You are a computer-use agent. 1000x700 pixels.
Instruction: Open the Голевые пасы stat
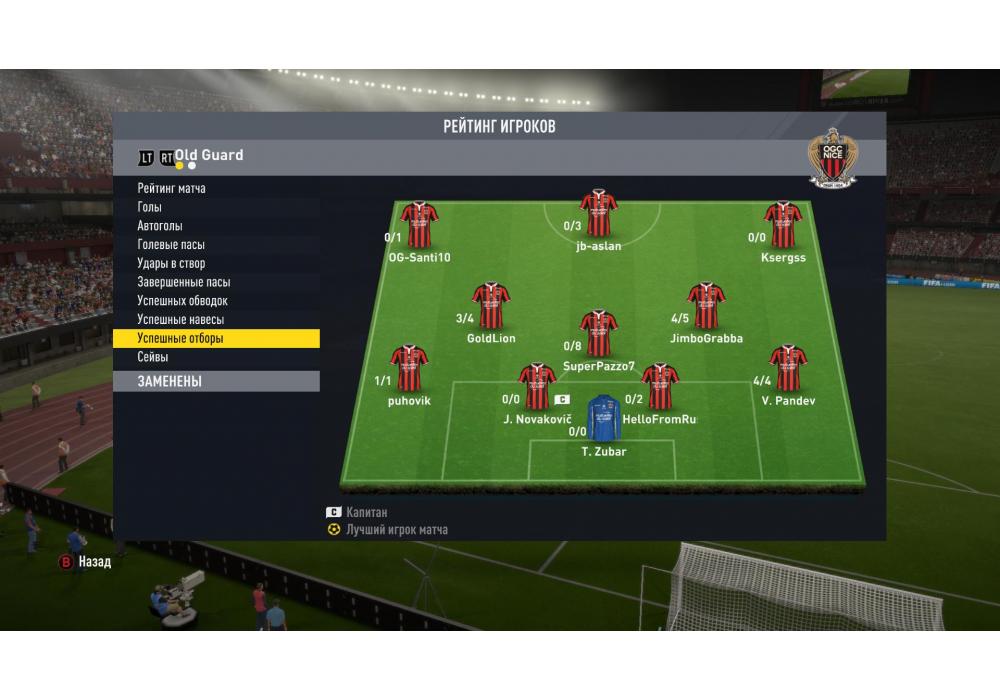171,245
